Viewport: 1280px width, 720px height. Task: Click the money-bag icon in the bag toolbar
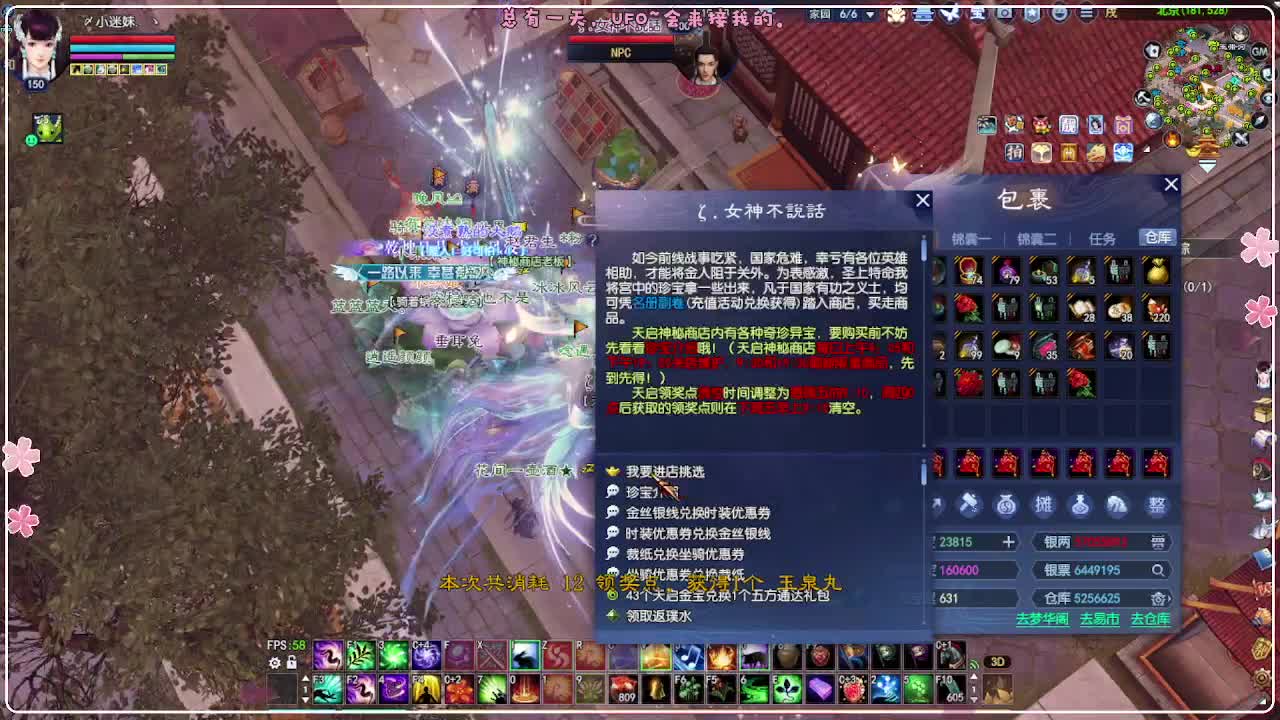(1006, 506)
